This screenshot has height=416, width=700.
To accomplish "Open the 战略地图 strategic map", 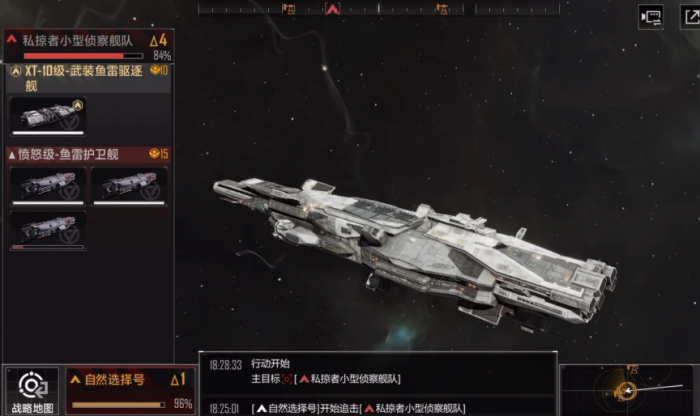I will [x=32, y=391].
